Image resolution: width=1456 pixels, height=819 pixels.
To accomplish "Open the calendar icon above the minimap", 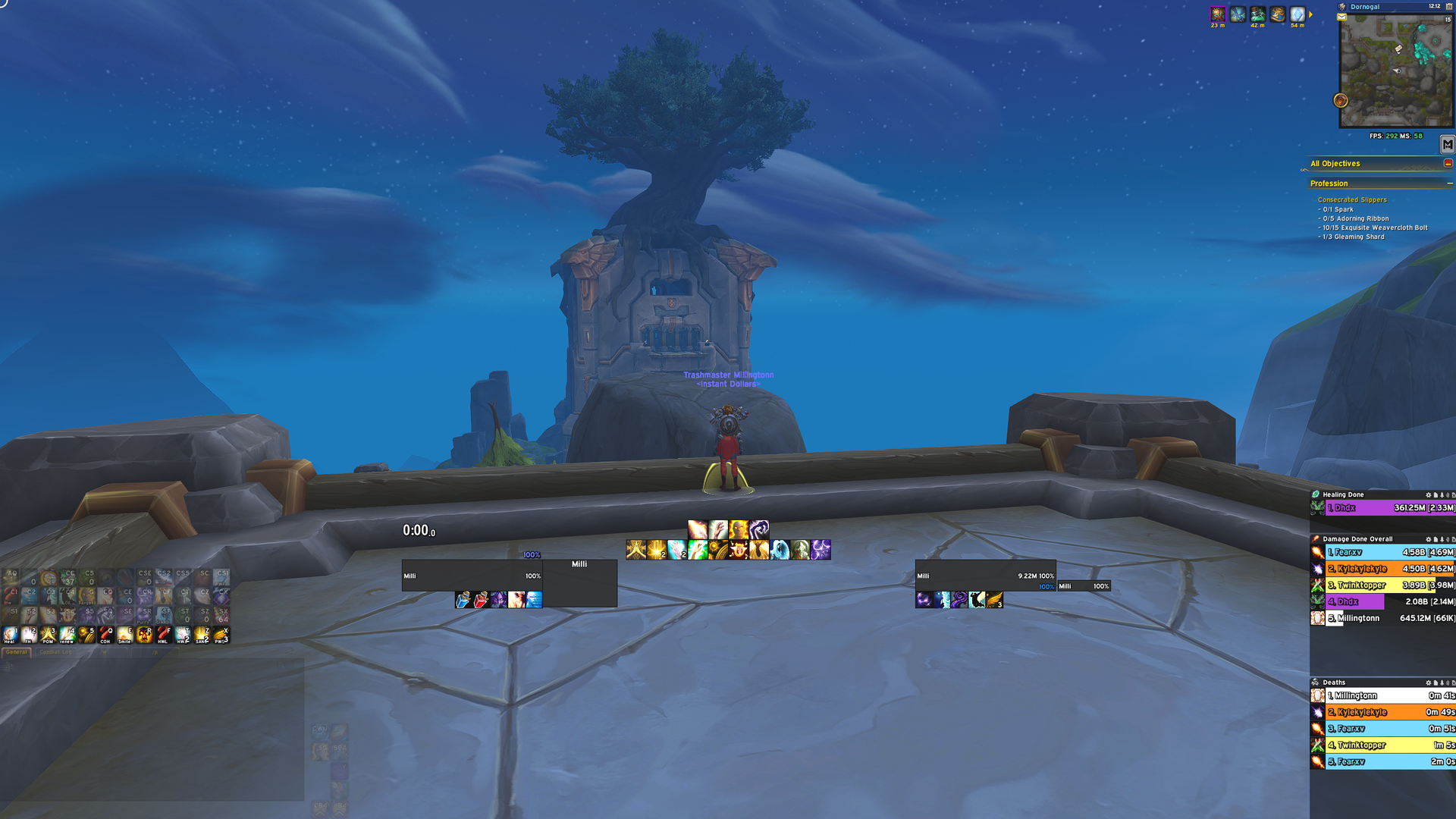I will click(1449, 6).
